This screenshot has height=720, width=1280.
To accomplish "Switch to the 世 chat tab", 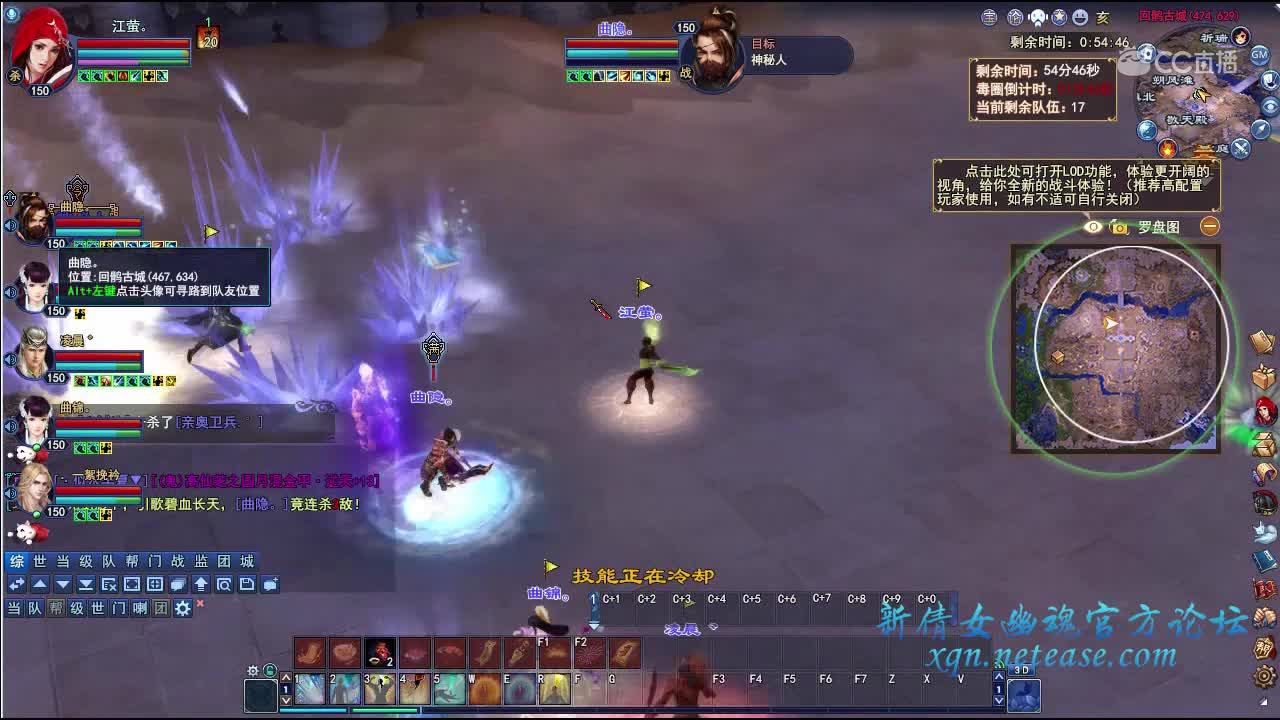I will 40,561.
